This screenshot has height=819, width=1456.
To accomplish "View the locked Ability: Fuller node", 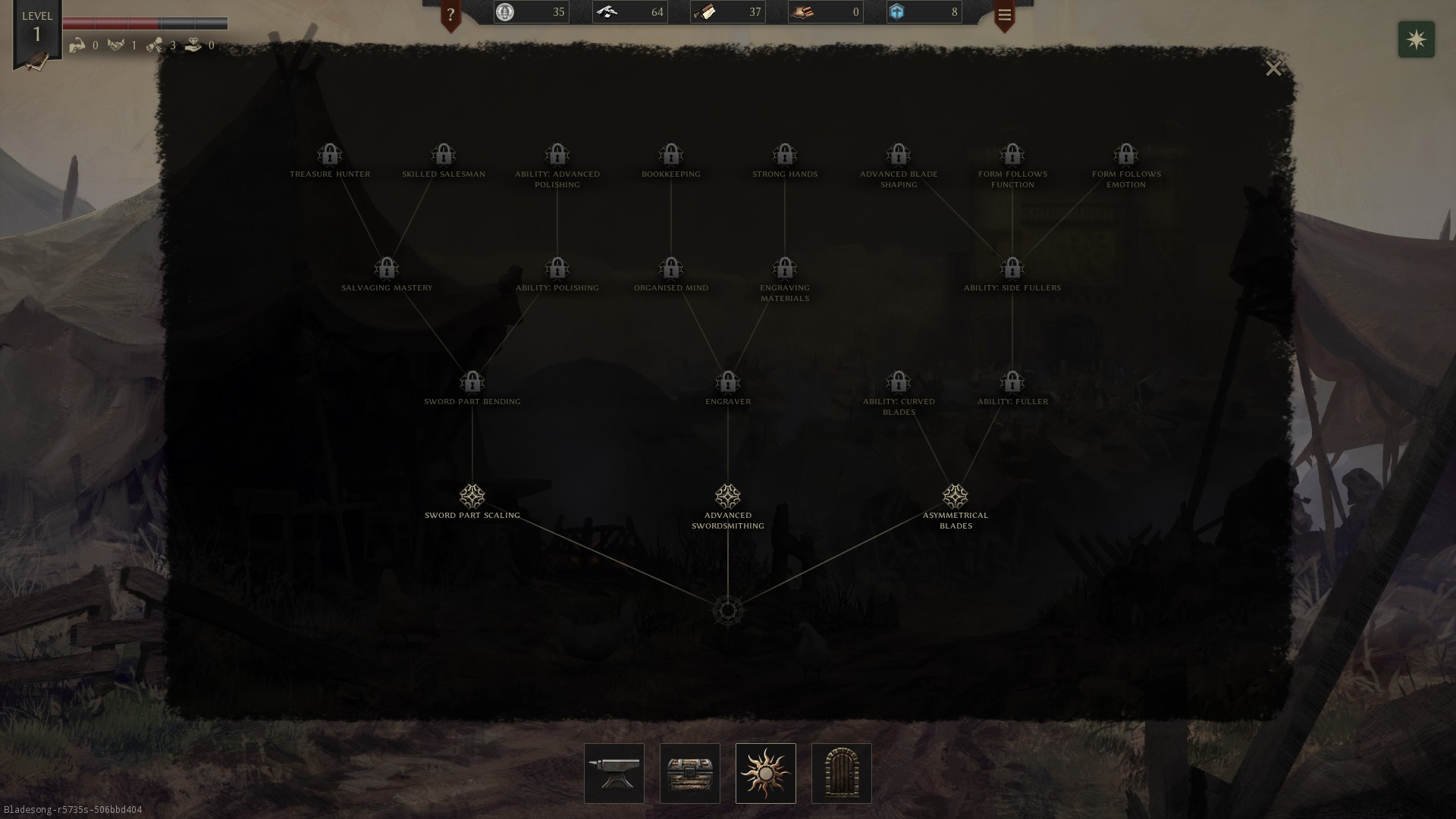I will coord(1012,382).
